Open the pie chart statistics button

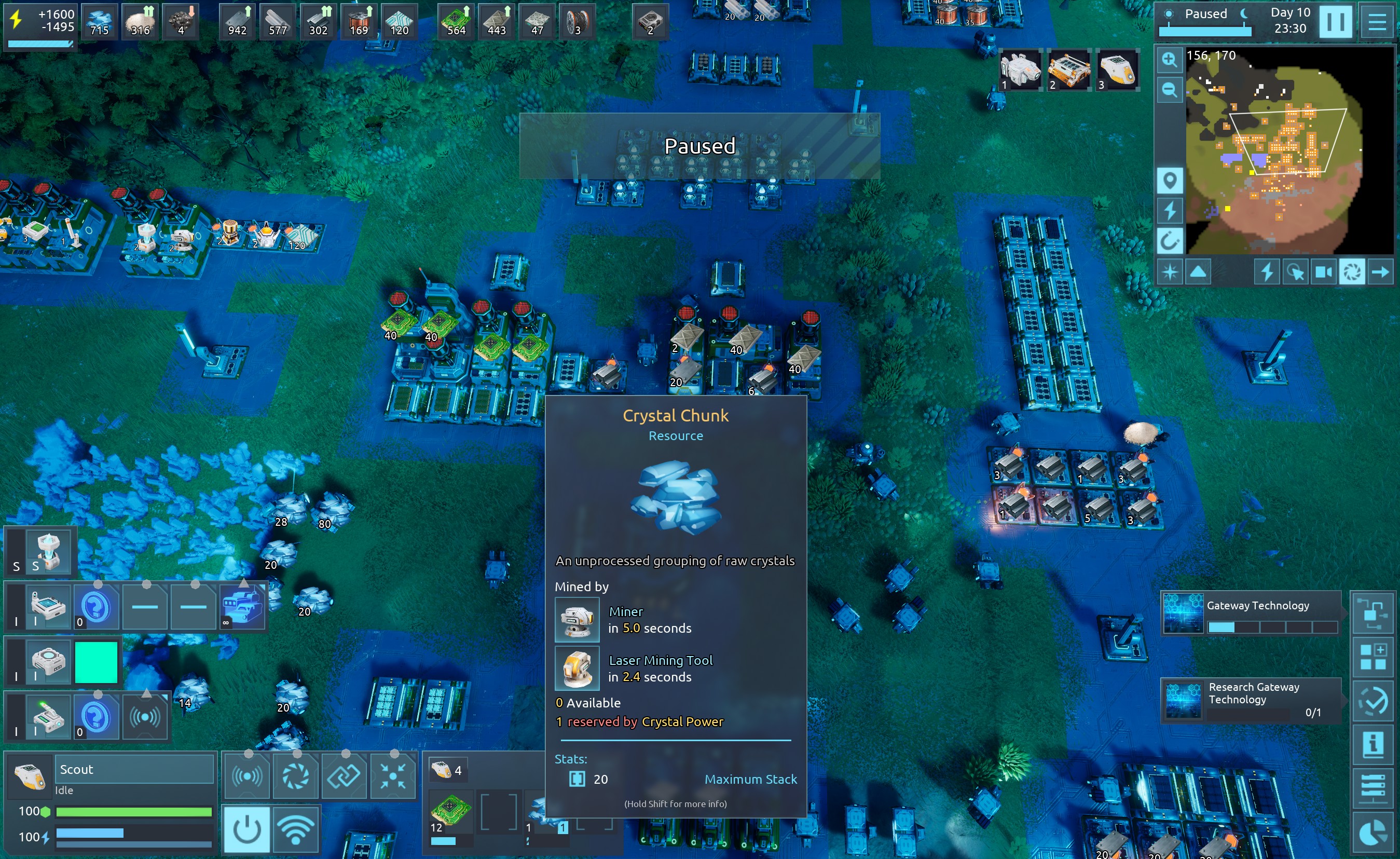(1372, 834)
